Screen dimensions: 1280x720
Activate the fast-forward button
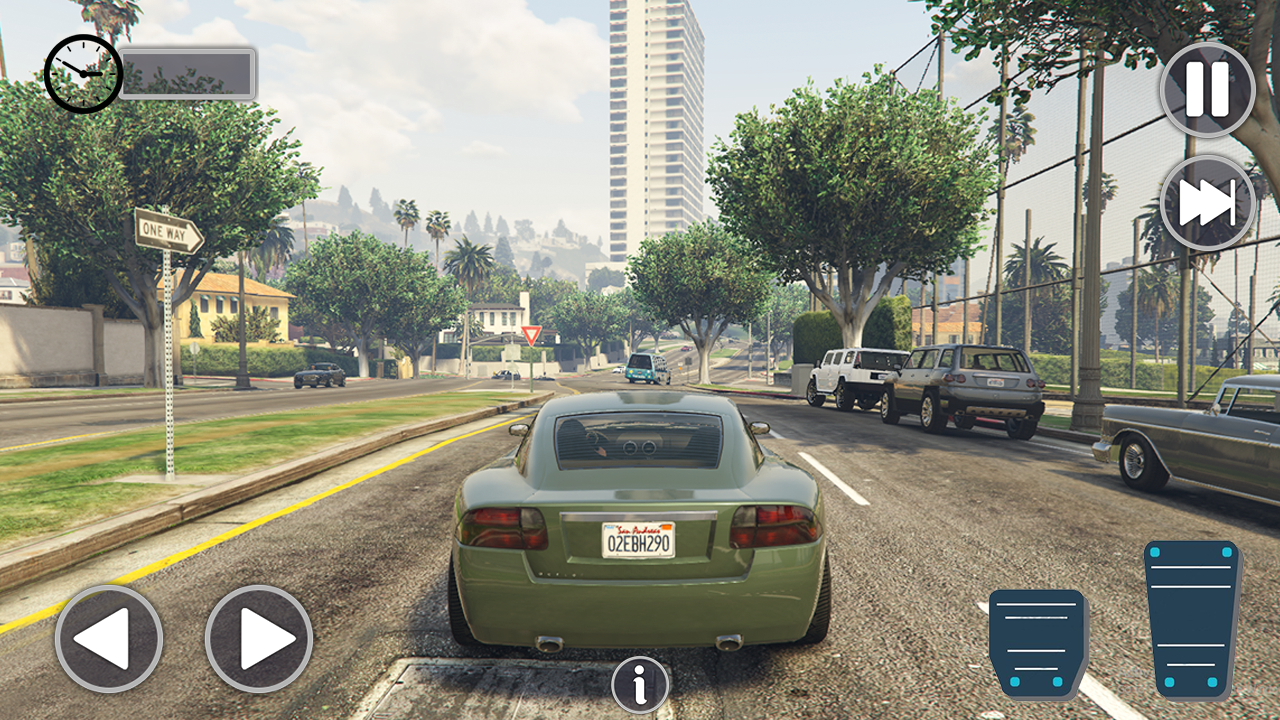click(1206, 201)
